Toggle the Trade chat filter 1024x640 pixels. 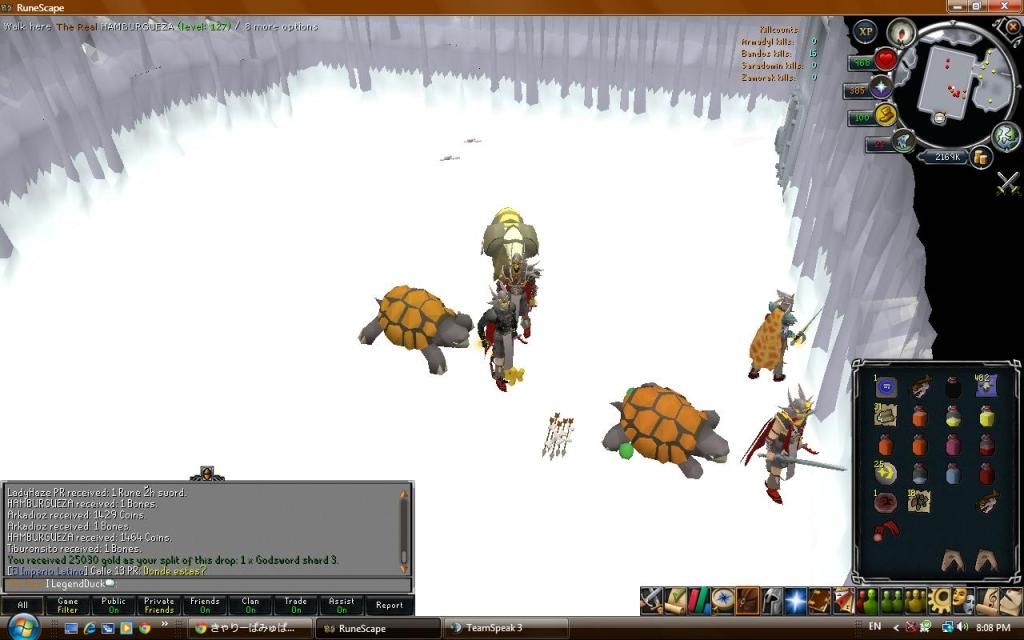pyautogui.click(x=296, y=605)
